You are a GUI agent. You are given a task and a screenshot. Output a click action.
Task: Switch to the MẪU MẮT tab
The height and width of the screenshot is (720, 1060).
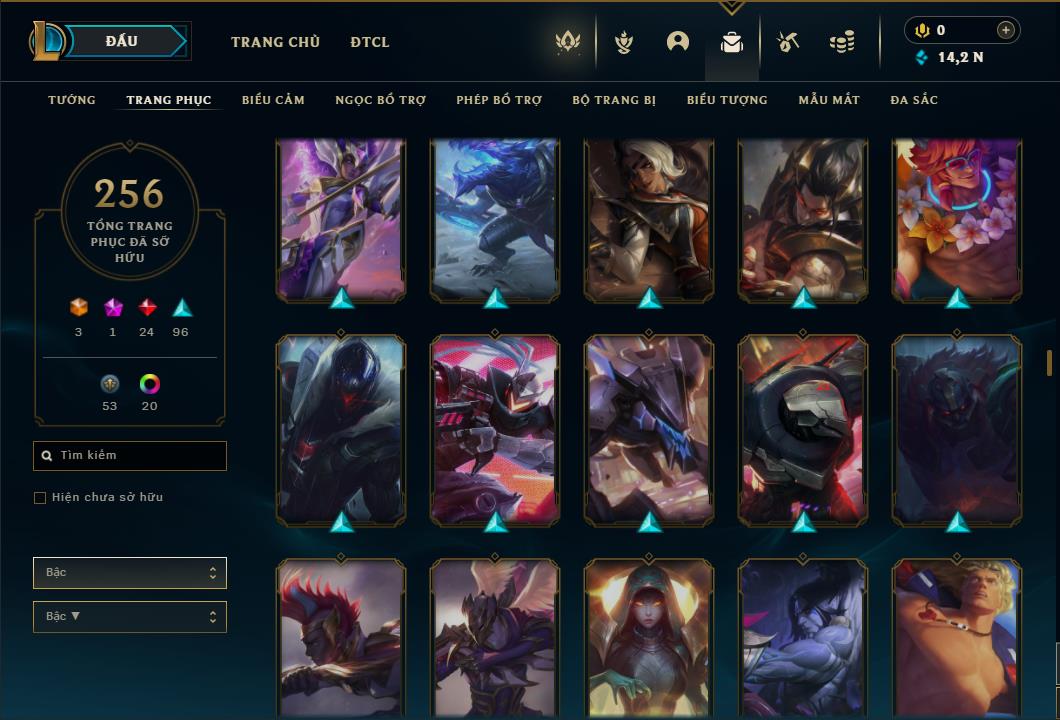tap(829, 100)
